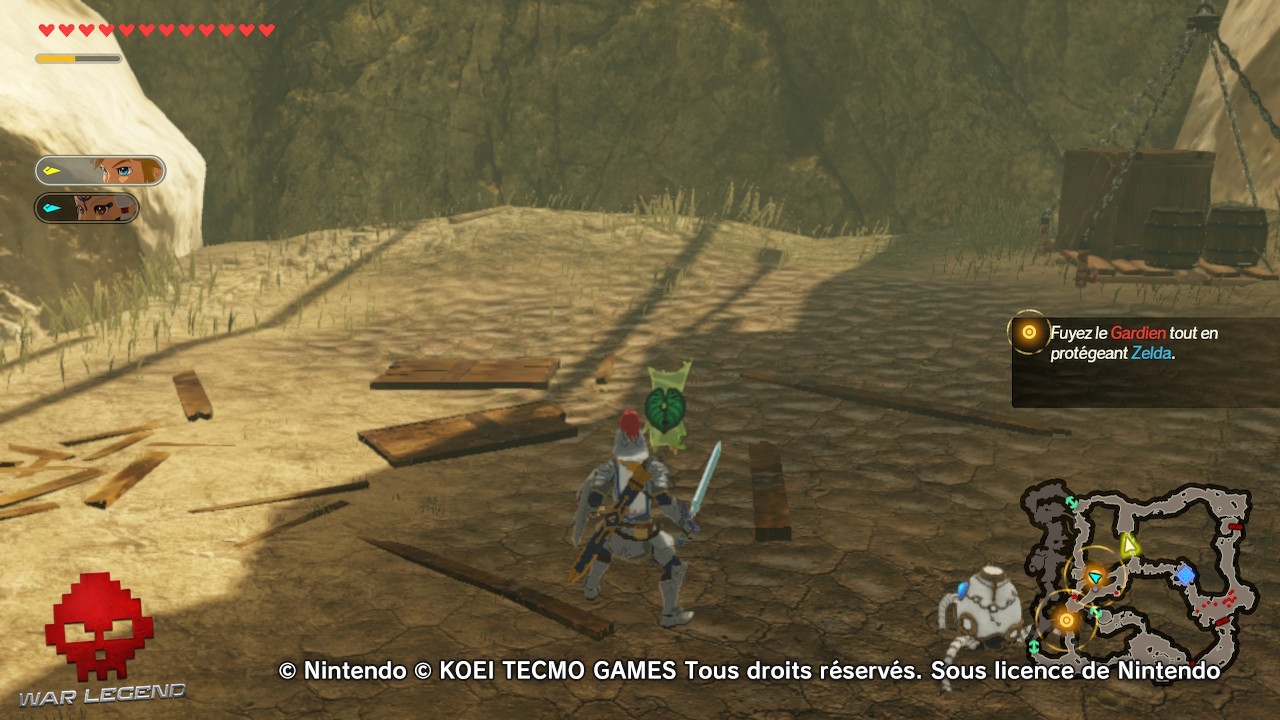Click the cyan player arrow on the minimap
Image resolution: width=1280 pixels, height=720 pixels.
(x=1096, y=577)
